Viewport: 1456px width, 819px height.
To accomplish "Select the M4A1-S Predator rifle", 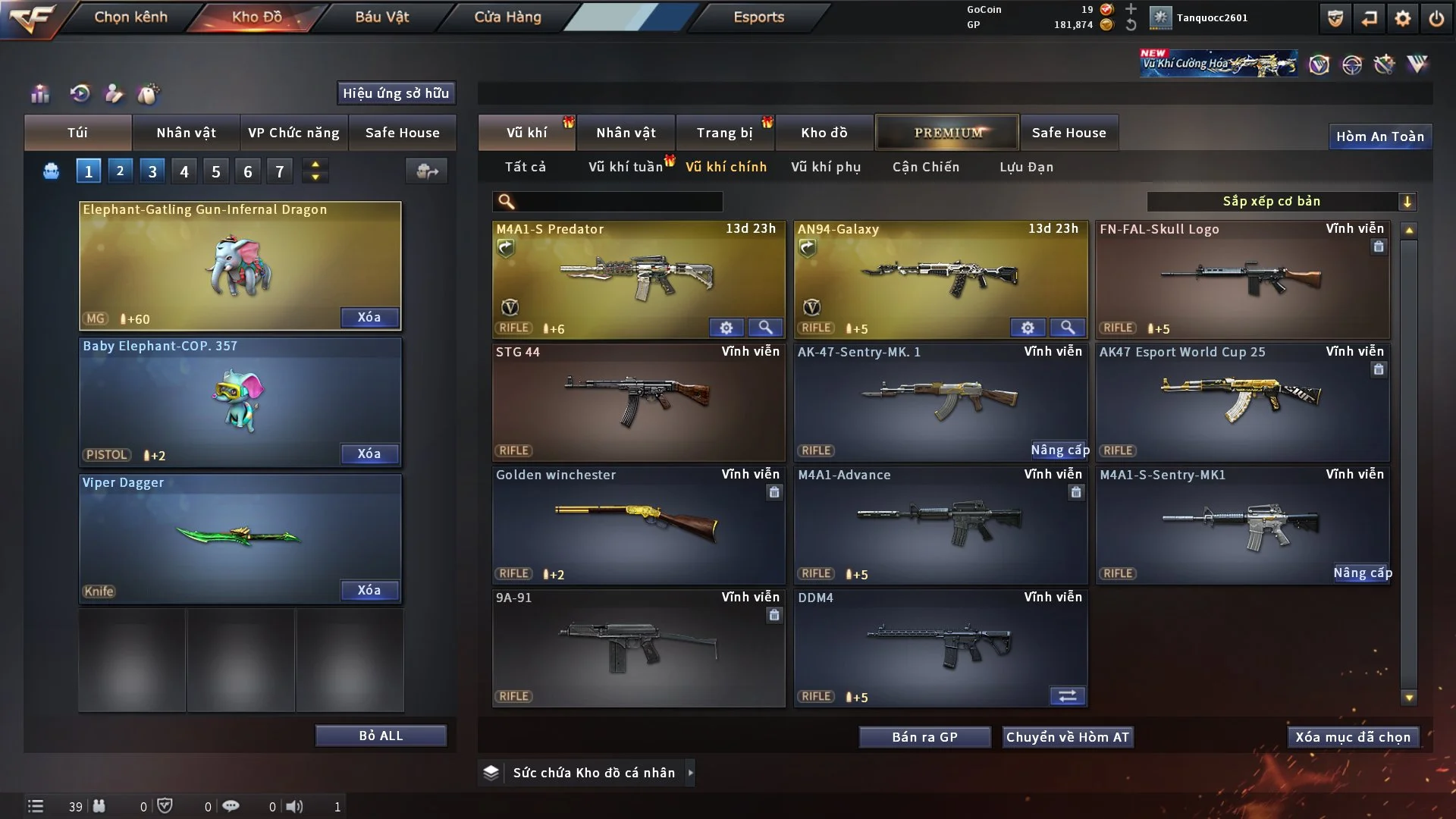I will [x=638, y=278].
